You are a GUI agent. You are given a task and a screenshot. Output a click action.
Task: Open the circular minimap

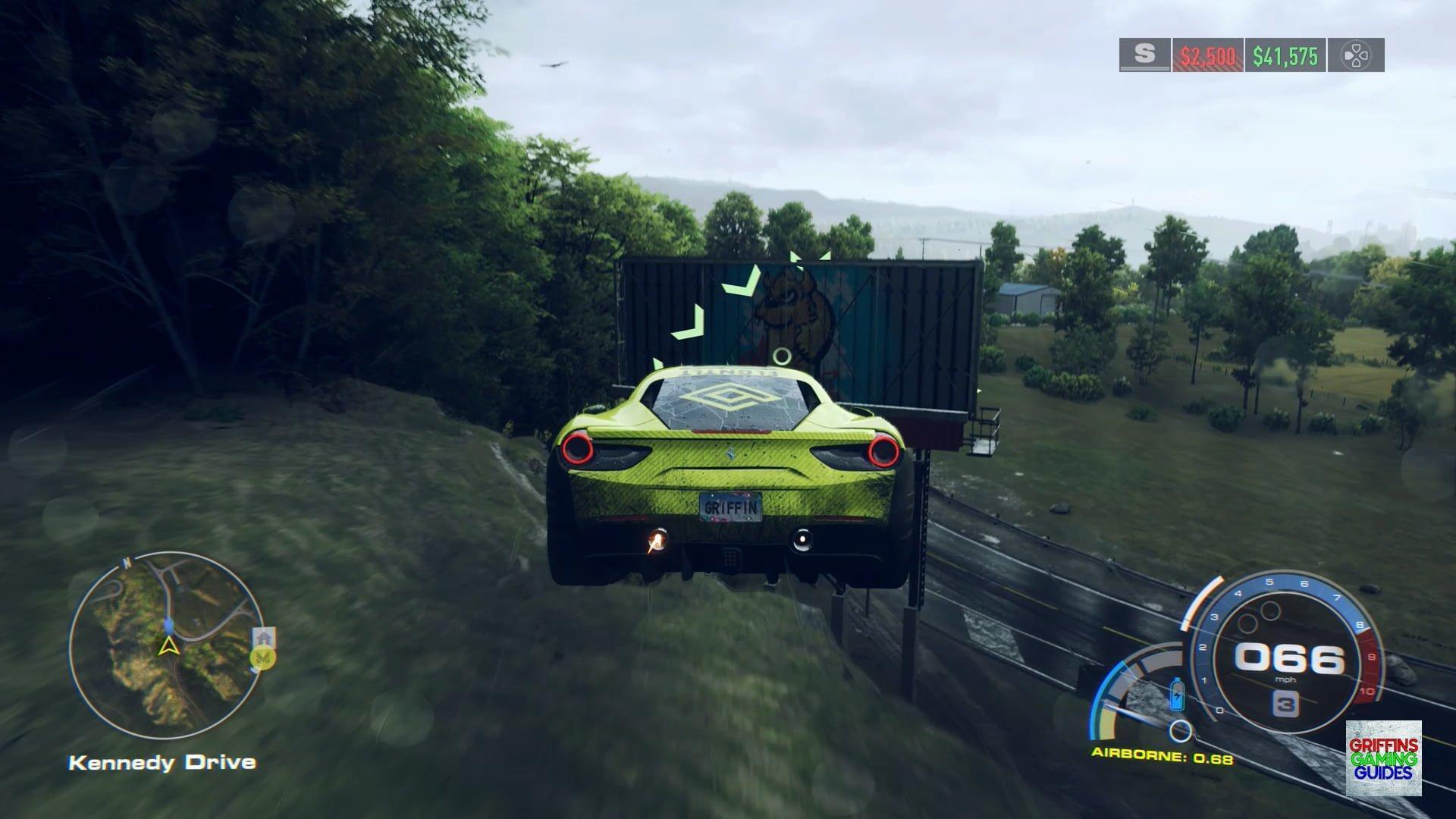tap(167, 645)
